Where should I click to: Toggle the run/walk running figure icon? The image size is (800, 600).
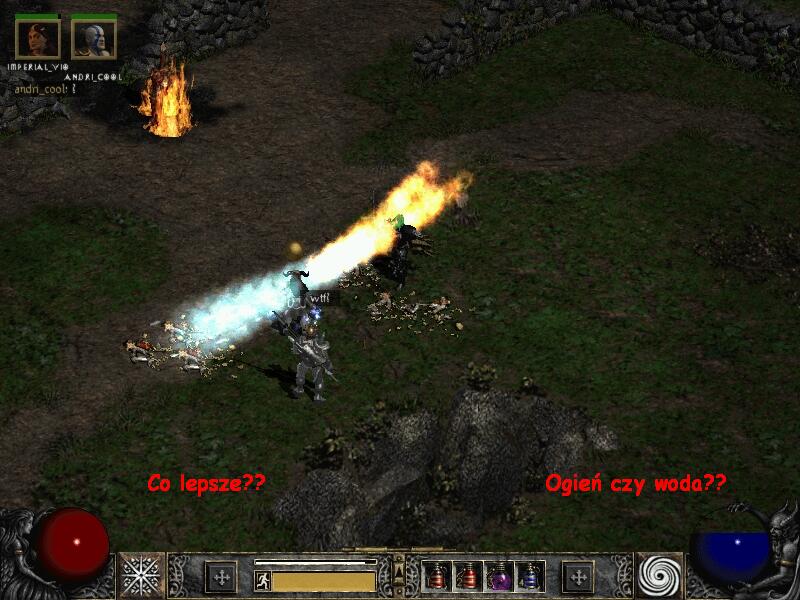point(262,581)
